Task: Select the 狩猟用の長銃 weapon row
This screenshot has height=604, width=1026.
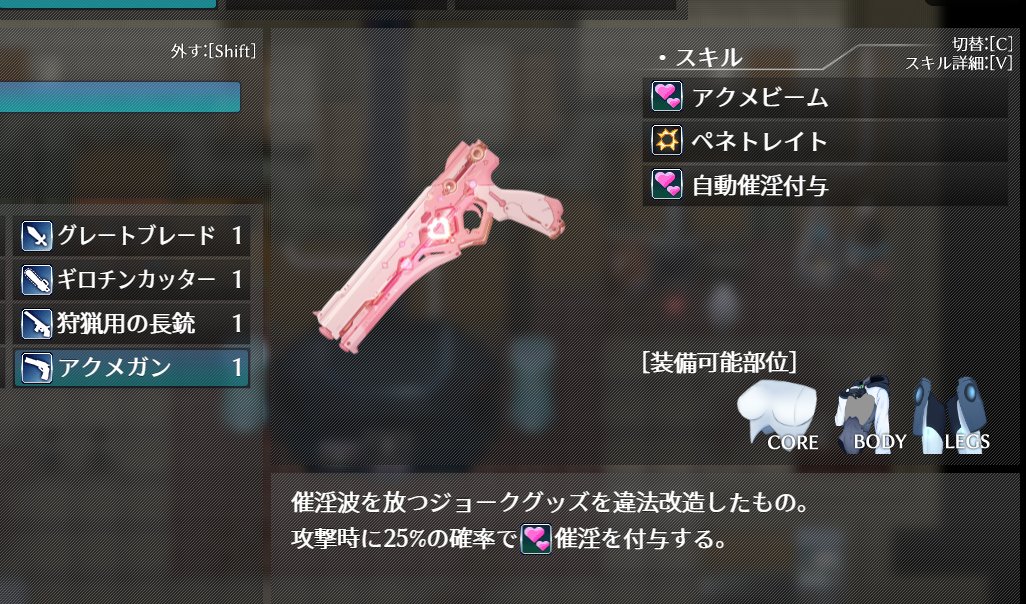Action: (131, 323)
